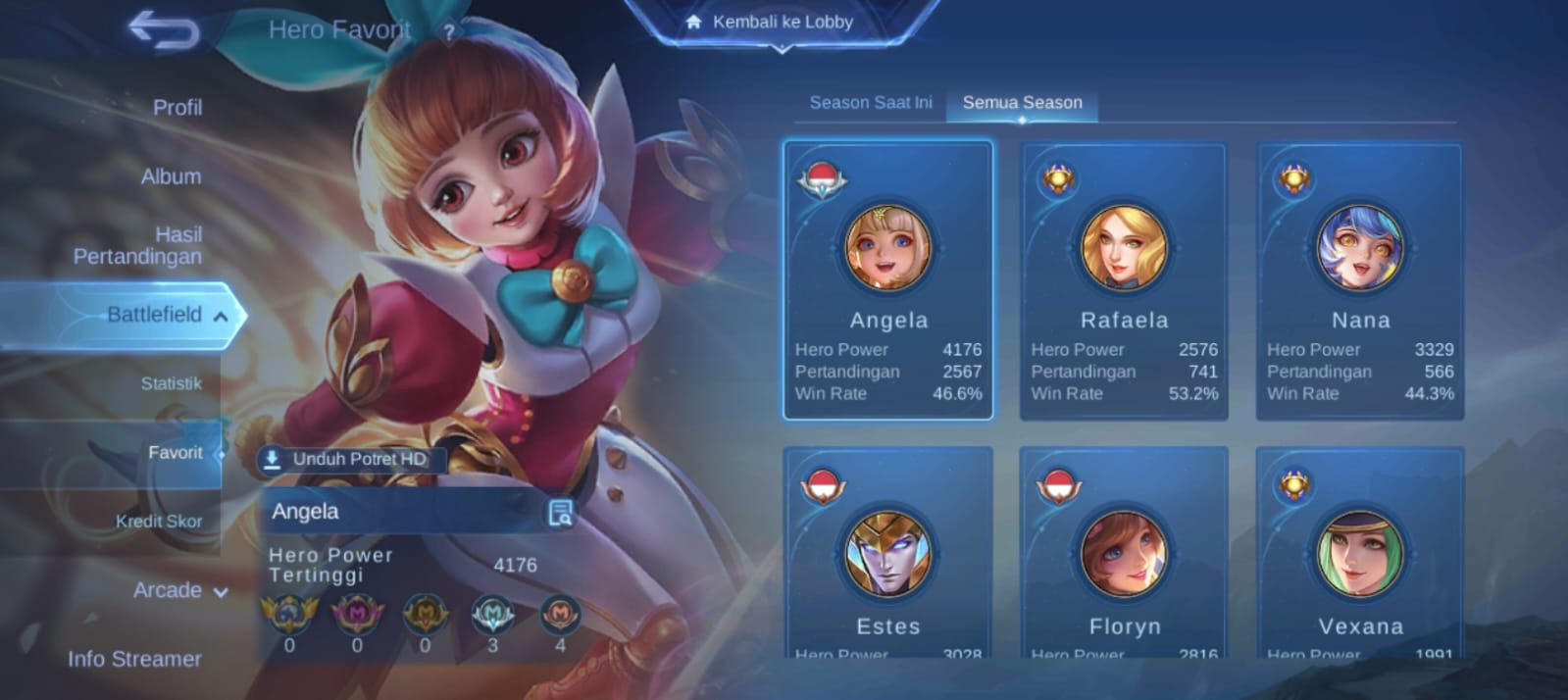Select the Favorit submenu entry
This screenshot has height=700, width=1568.
coord(175,452)
